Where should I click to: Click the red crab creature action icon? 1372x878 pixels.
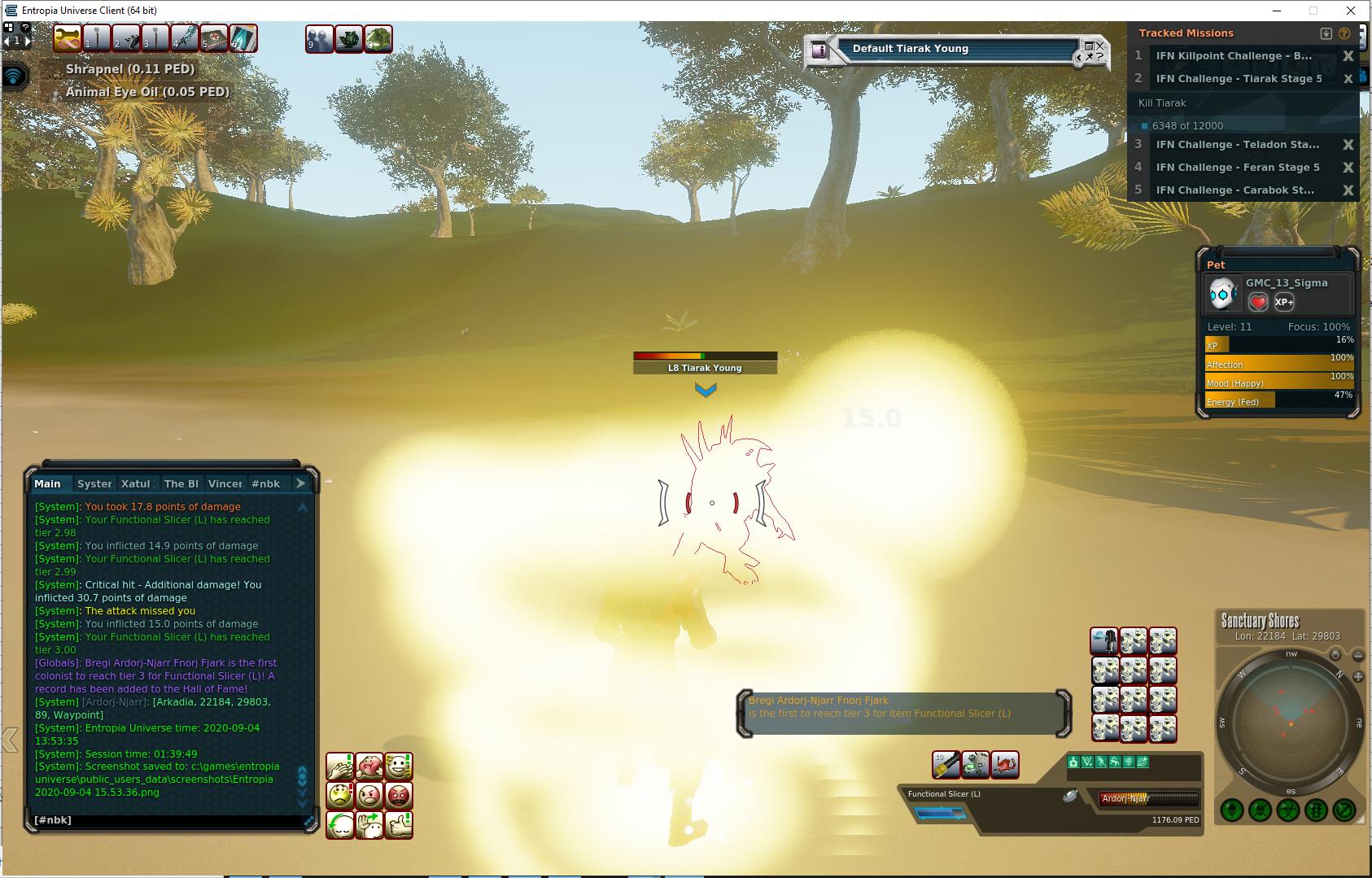(x=1005, y=764)
